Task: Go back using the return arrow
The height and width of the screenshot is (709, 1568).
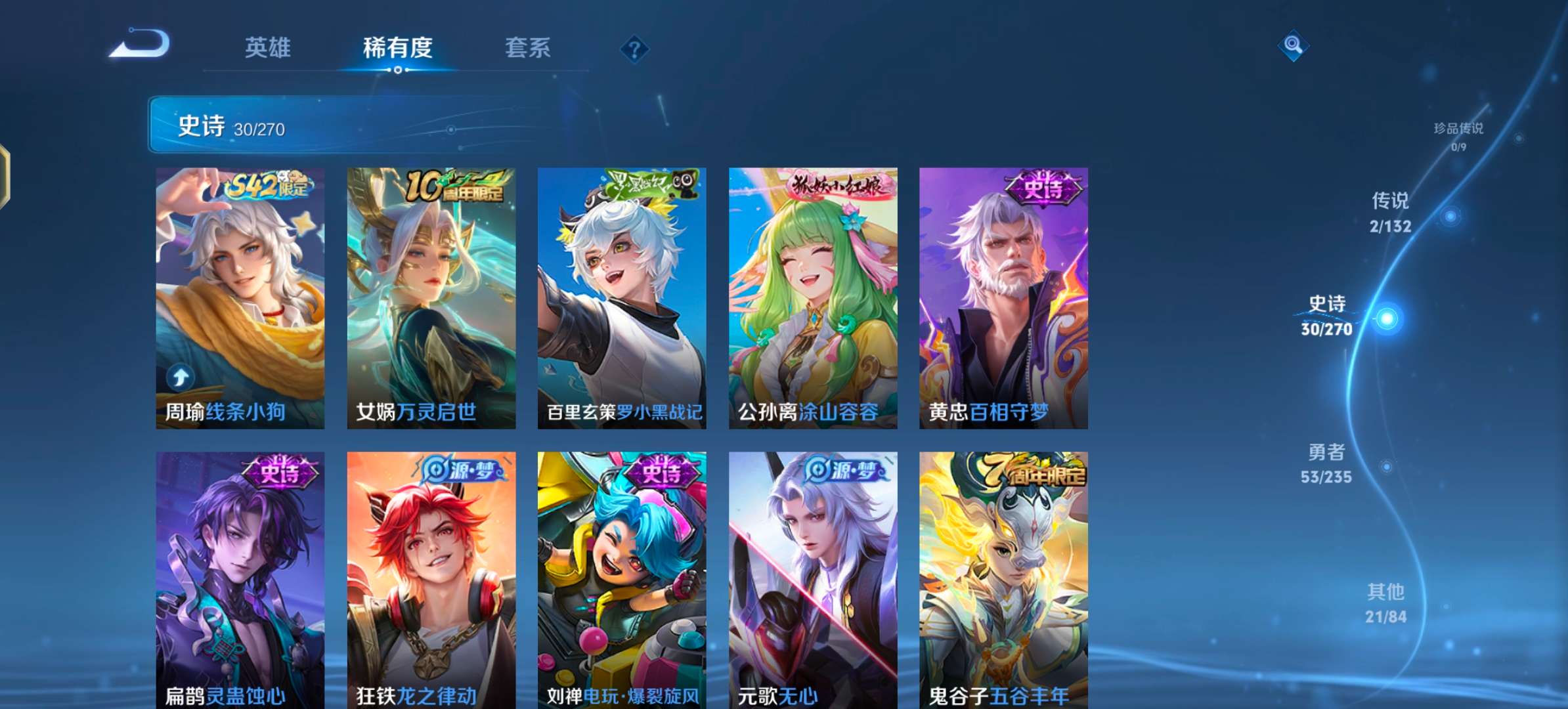Action: click(x=140, y=45)
